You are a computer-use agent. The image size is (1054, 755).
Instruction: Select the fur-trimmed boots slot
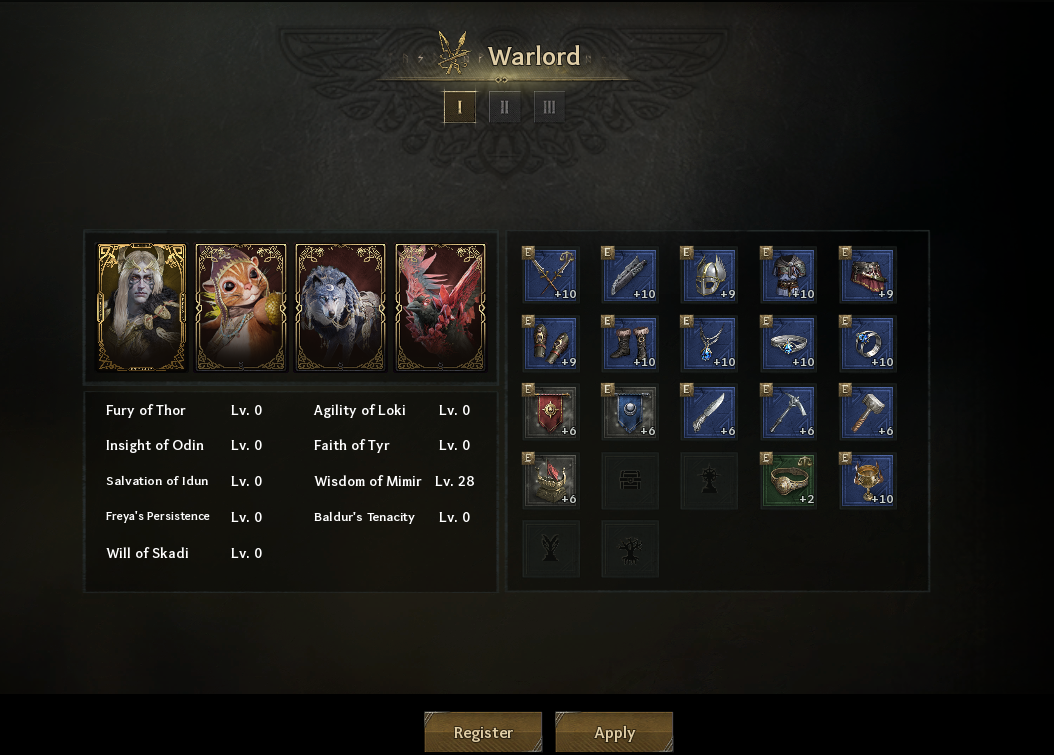click(630, 343)
